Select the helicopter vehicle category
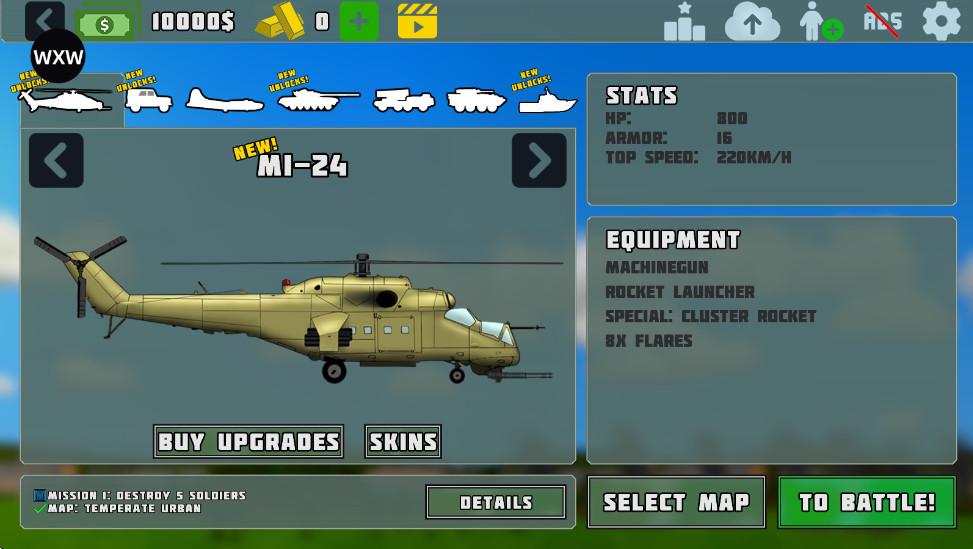This screenshot has height=549, width=973. tap(68, 100)
